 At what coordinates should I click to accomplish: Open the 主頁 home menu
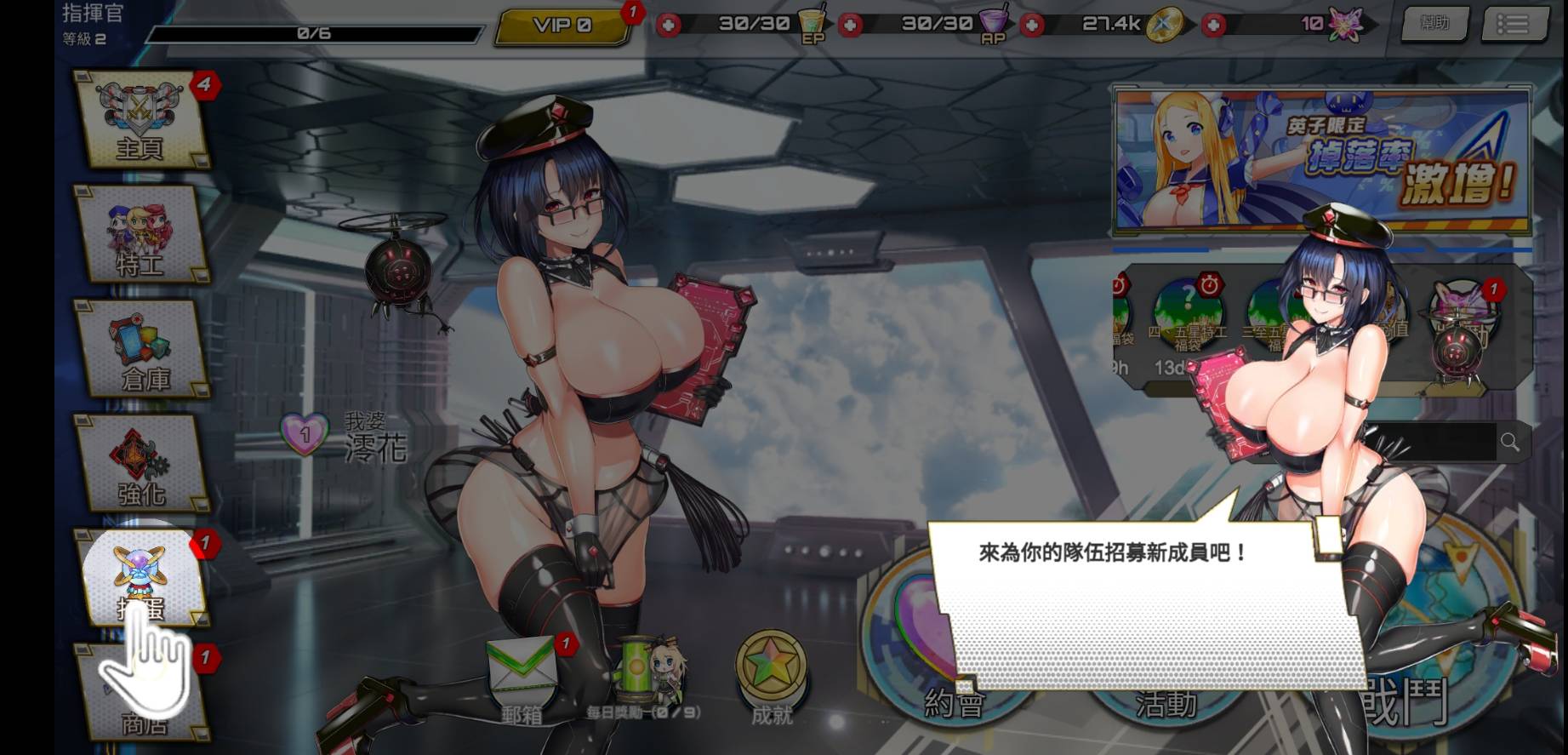click(141, 122)
